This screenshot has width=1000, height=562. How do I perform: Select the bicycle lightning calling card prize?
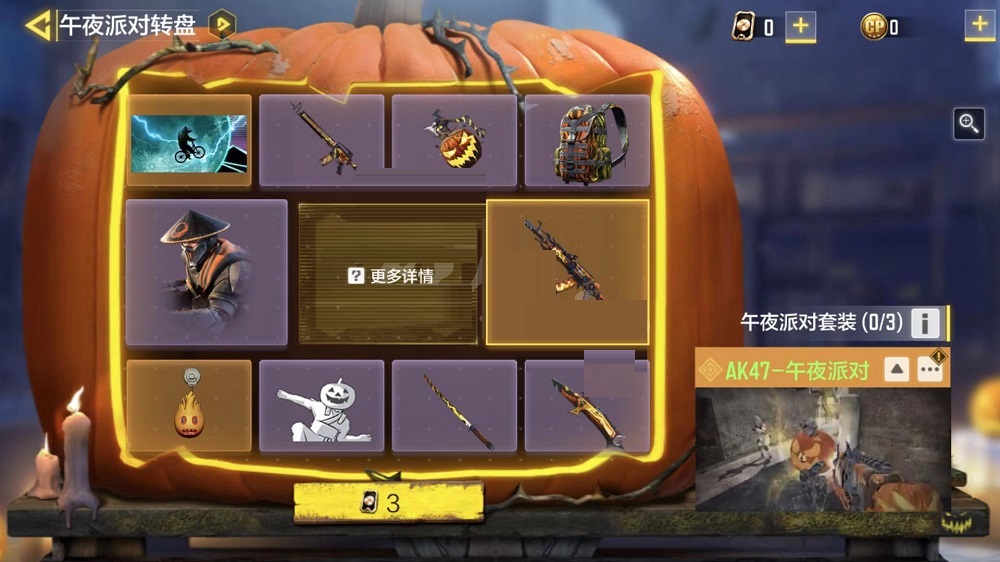point(189,141)
